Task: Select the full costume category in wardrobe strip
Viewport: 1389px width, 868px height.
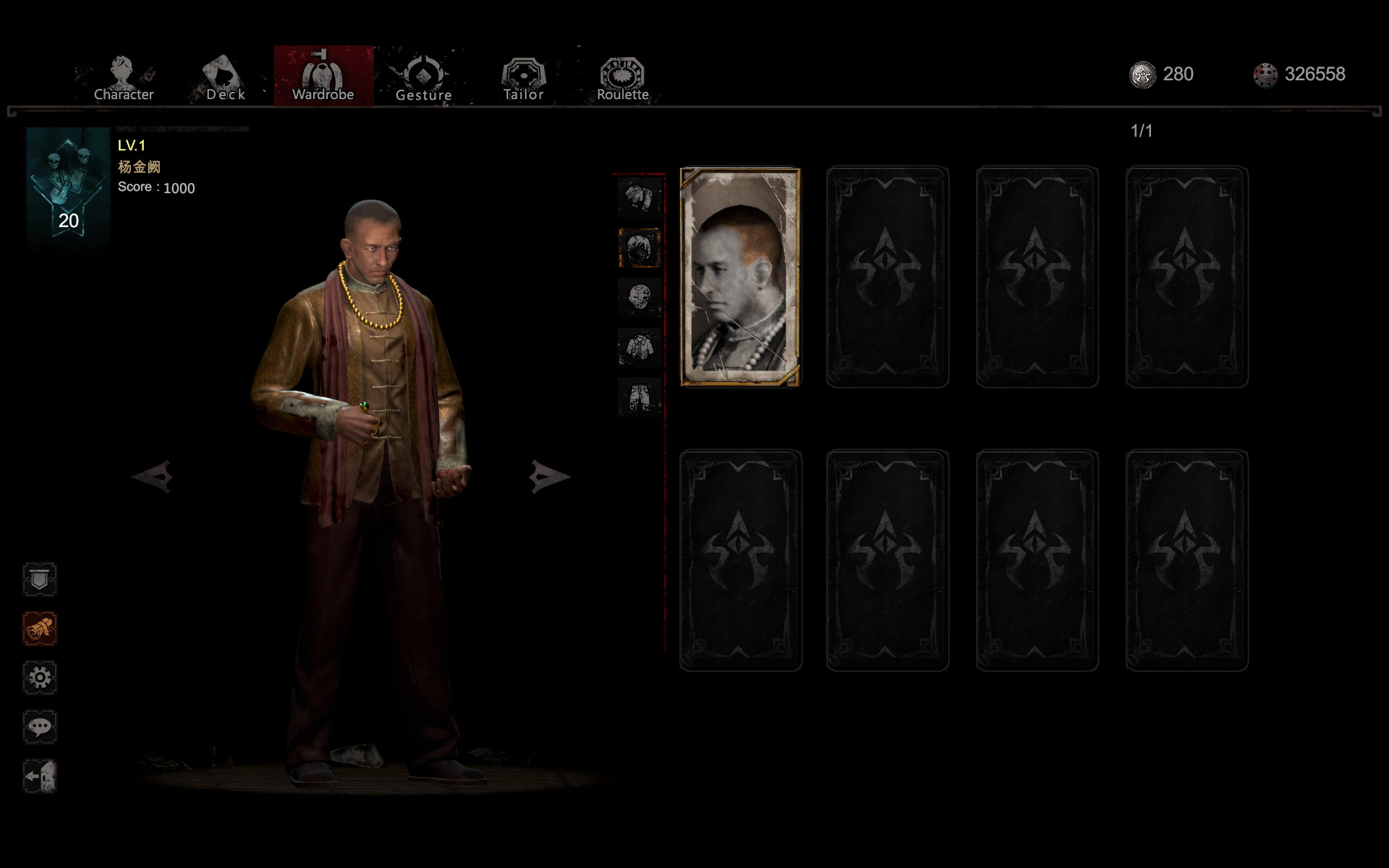Action: click(x=639, y=197)
